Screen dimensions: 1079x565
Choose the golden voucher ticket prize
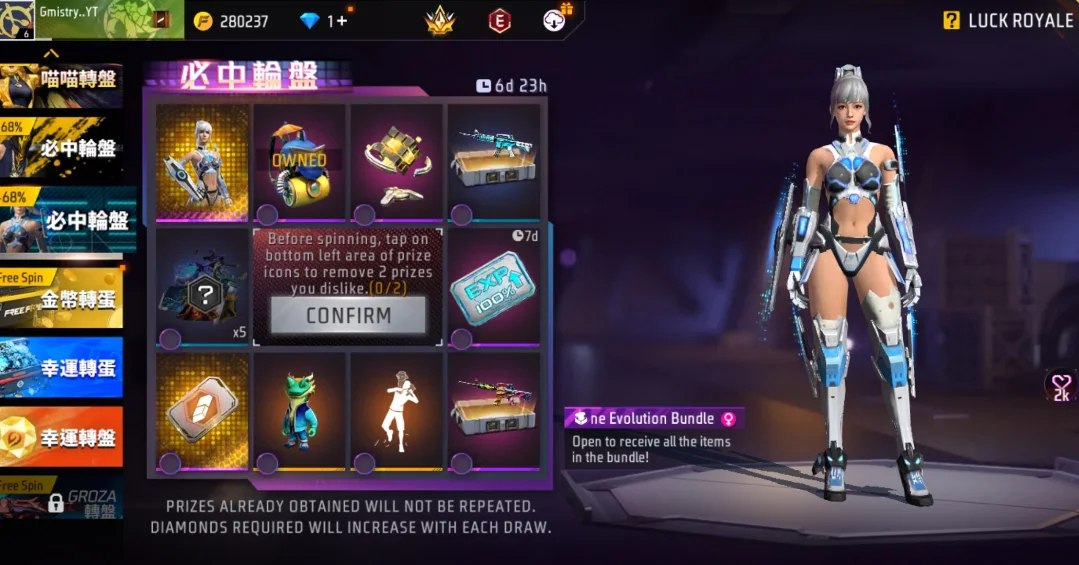tap(202, 411)
